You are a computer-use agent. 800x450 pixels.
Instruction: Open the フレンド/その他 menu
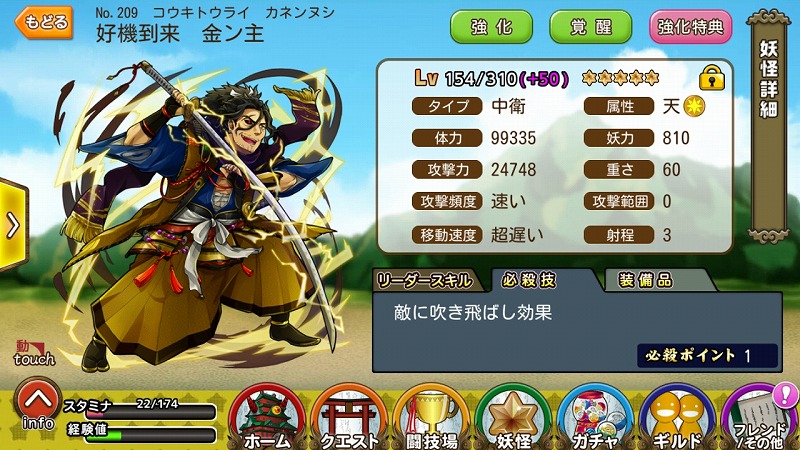click(760, 417)
